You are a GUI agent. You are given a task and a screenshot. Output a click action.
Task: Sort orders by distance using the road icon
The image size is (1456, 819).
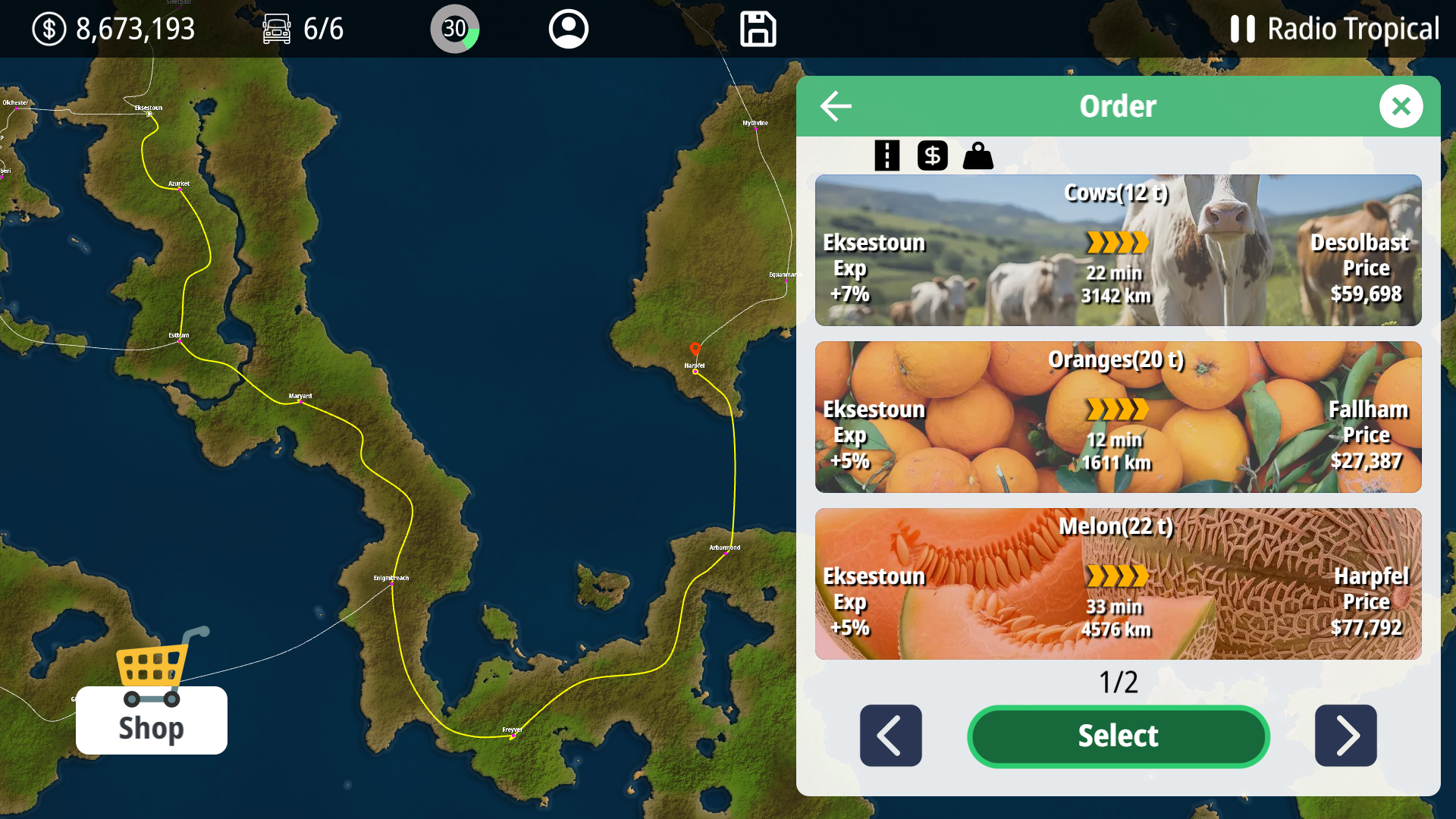pos(886,155)
